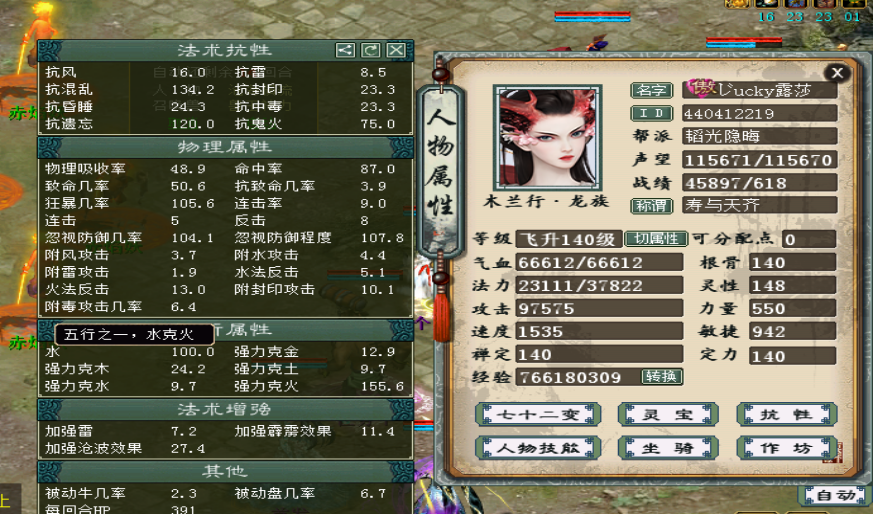874x515 pixels.
Task: Open the 坐骑 mount panel
Action: click(x=655, y=447)
